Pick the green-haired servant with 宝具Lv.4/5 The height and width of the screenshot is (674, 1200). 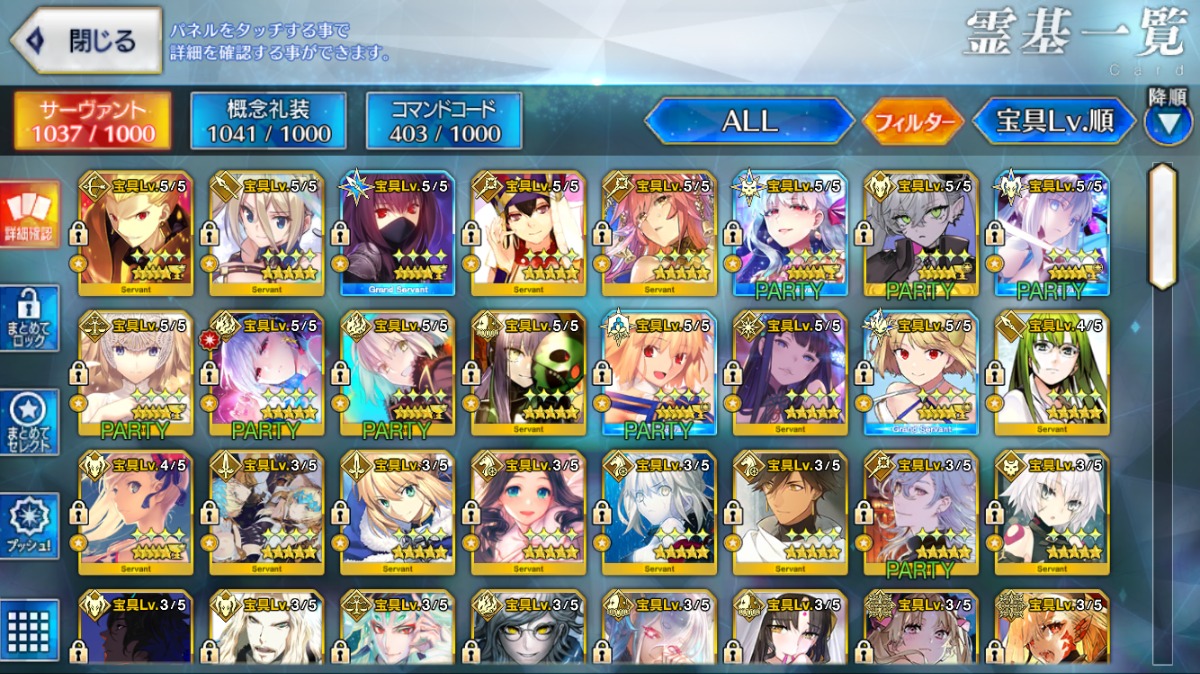click(1051, 374)
